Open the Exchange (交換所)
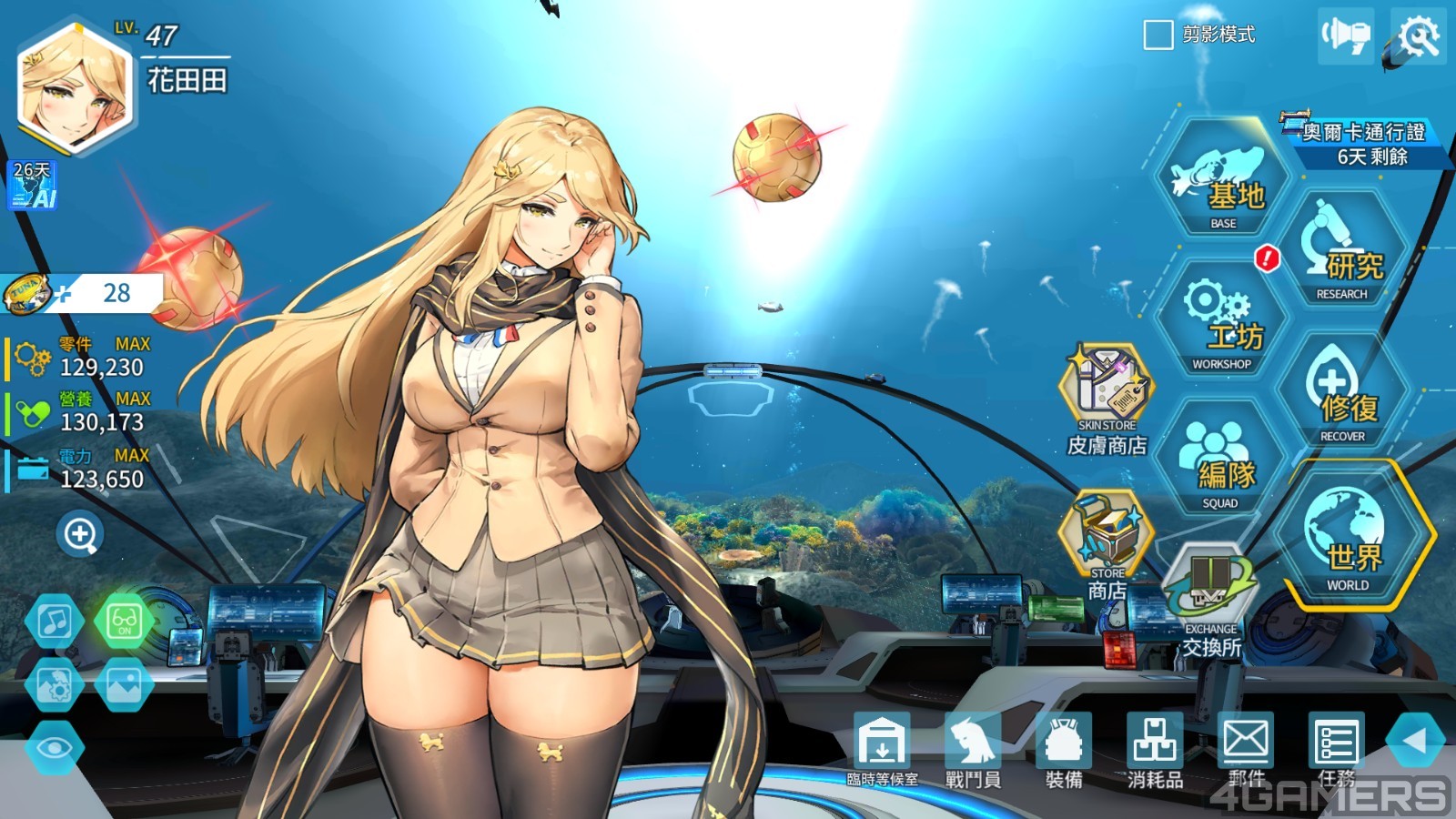 1211,600
